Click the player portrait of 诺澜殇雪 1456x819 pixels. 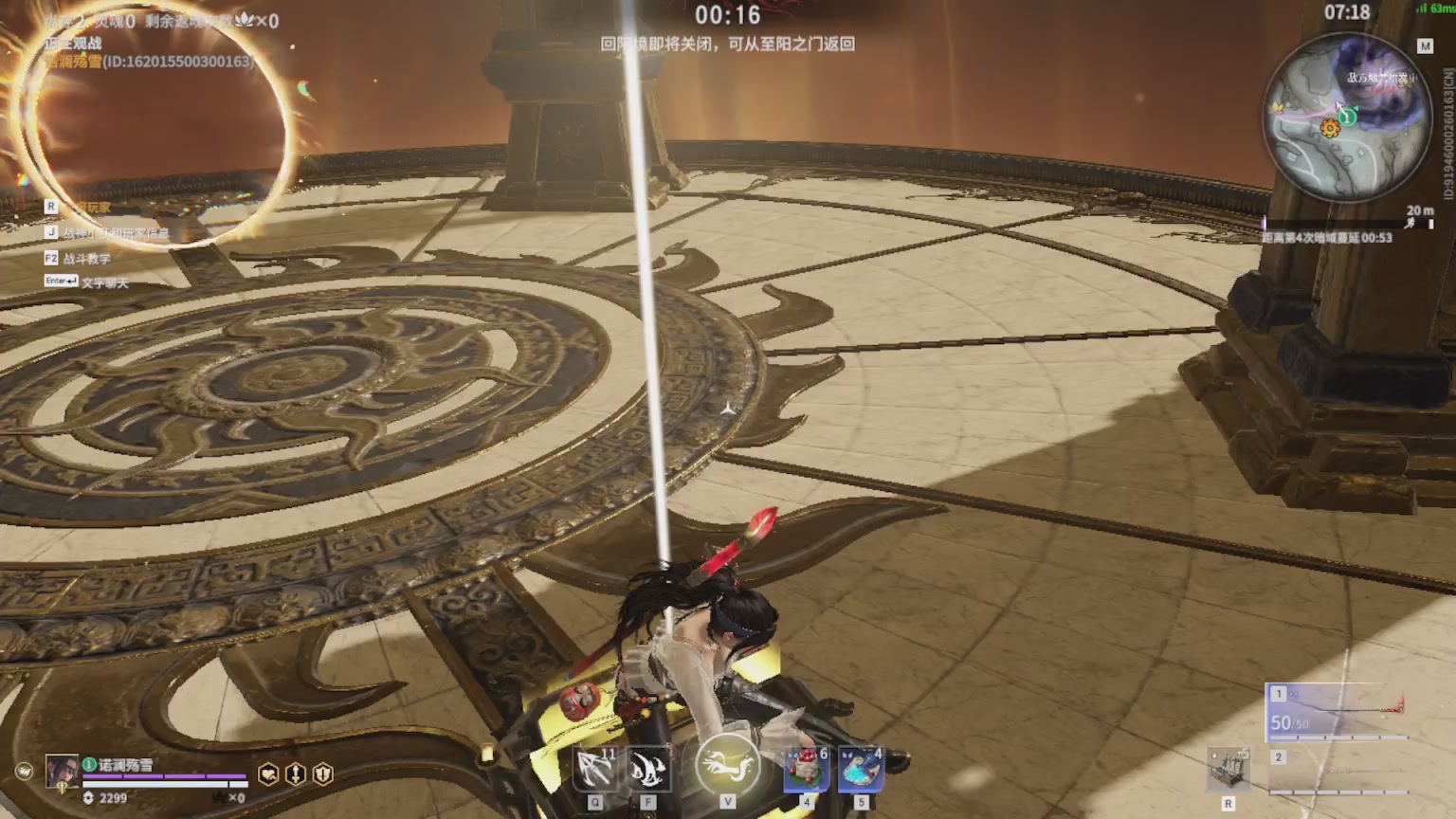coord(63,772)
